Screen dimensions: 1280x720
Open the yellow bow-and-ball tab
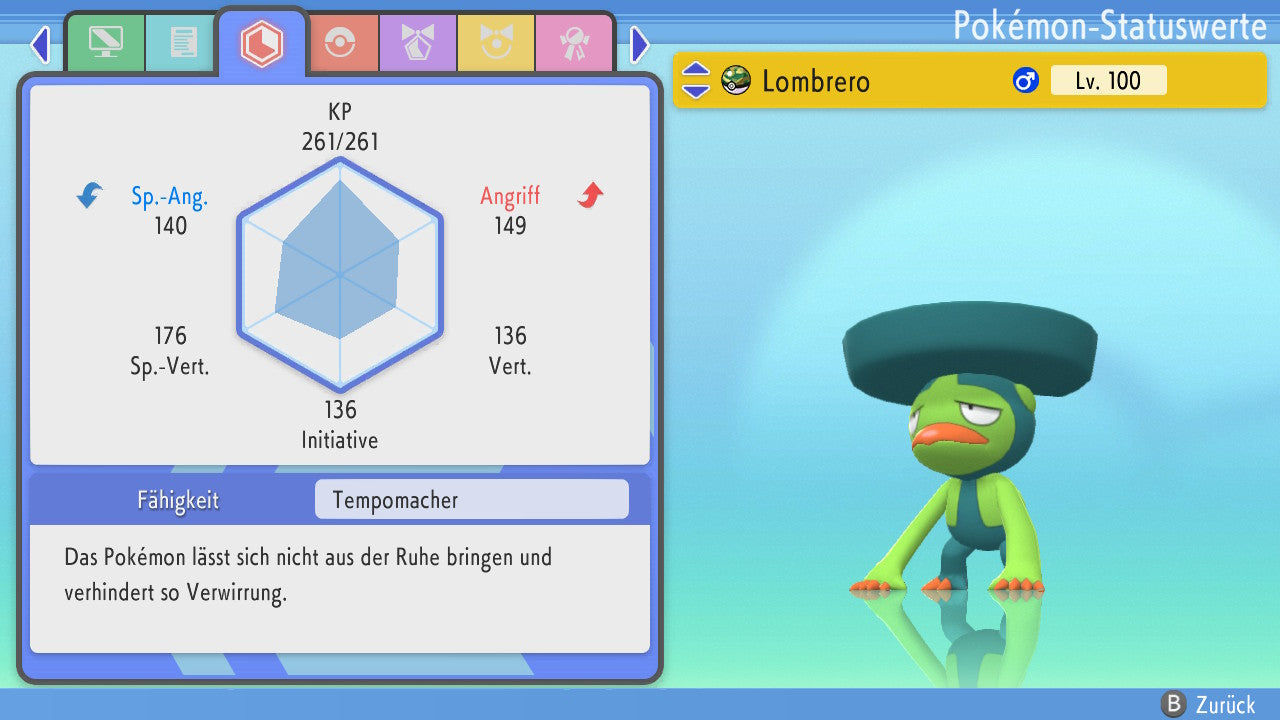pos(496,44)
